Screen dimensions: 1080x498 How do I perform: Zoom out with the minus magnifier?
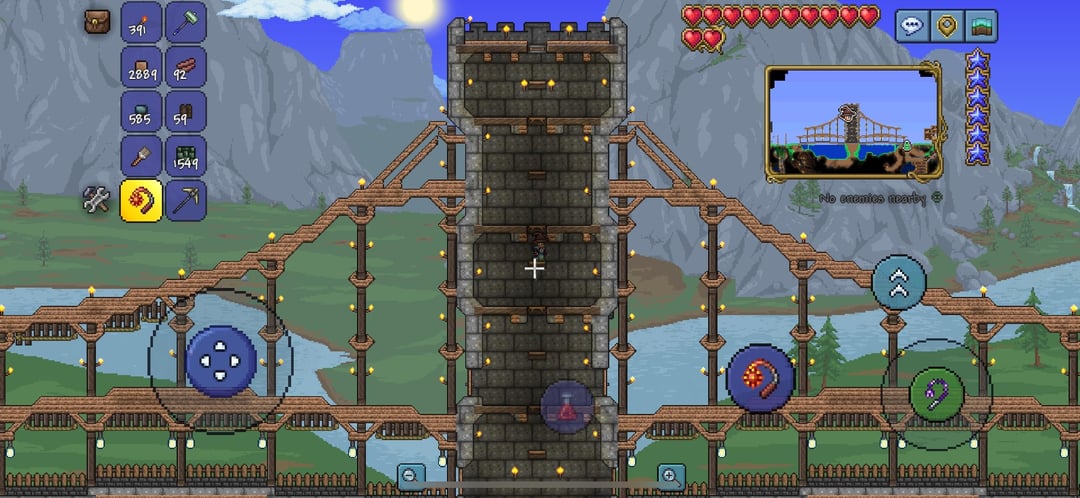point(410,477)
